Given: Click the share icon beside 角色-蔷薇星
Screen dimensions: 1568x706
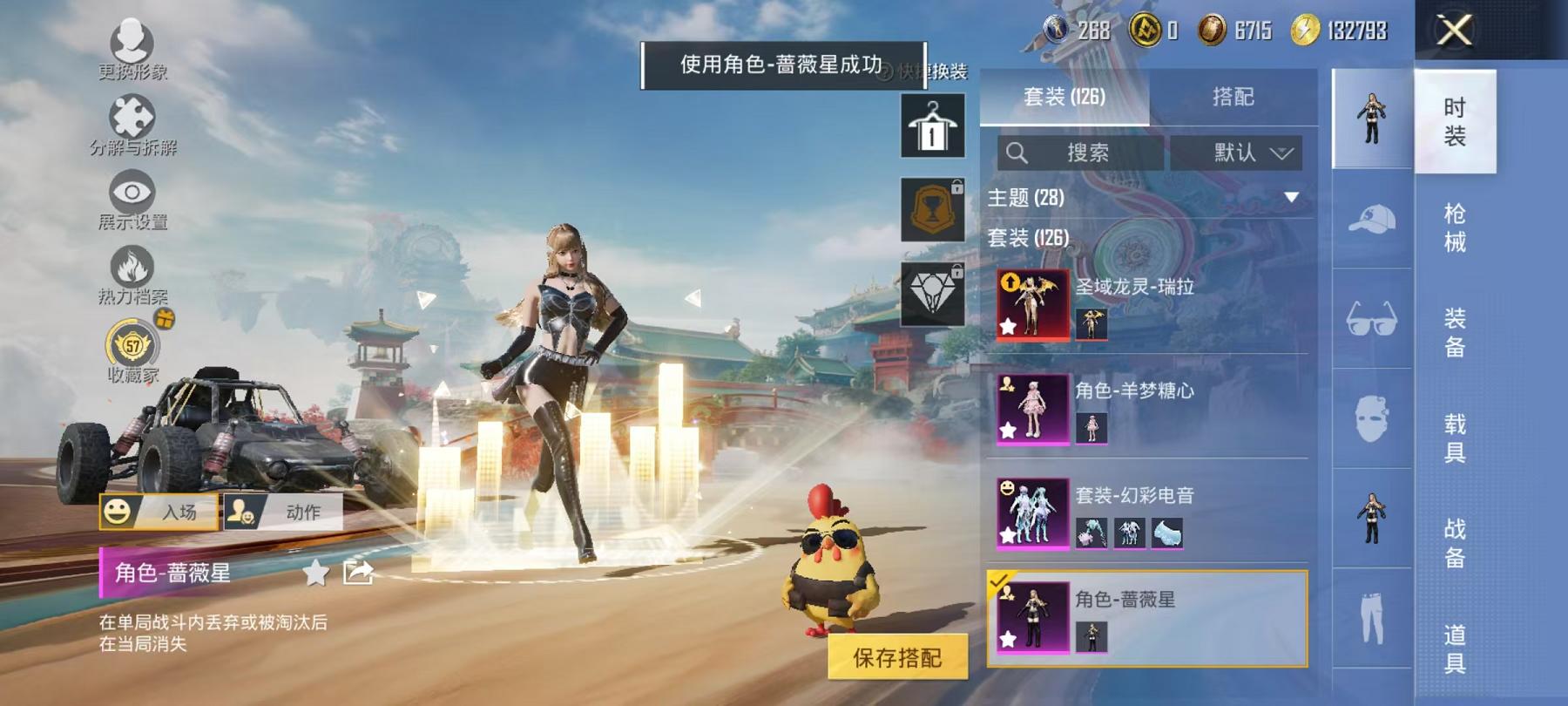Looking at the screenshot, I should 357,574.
